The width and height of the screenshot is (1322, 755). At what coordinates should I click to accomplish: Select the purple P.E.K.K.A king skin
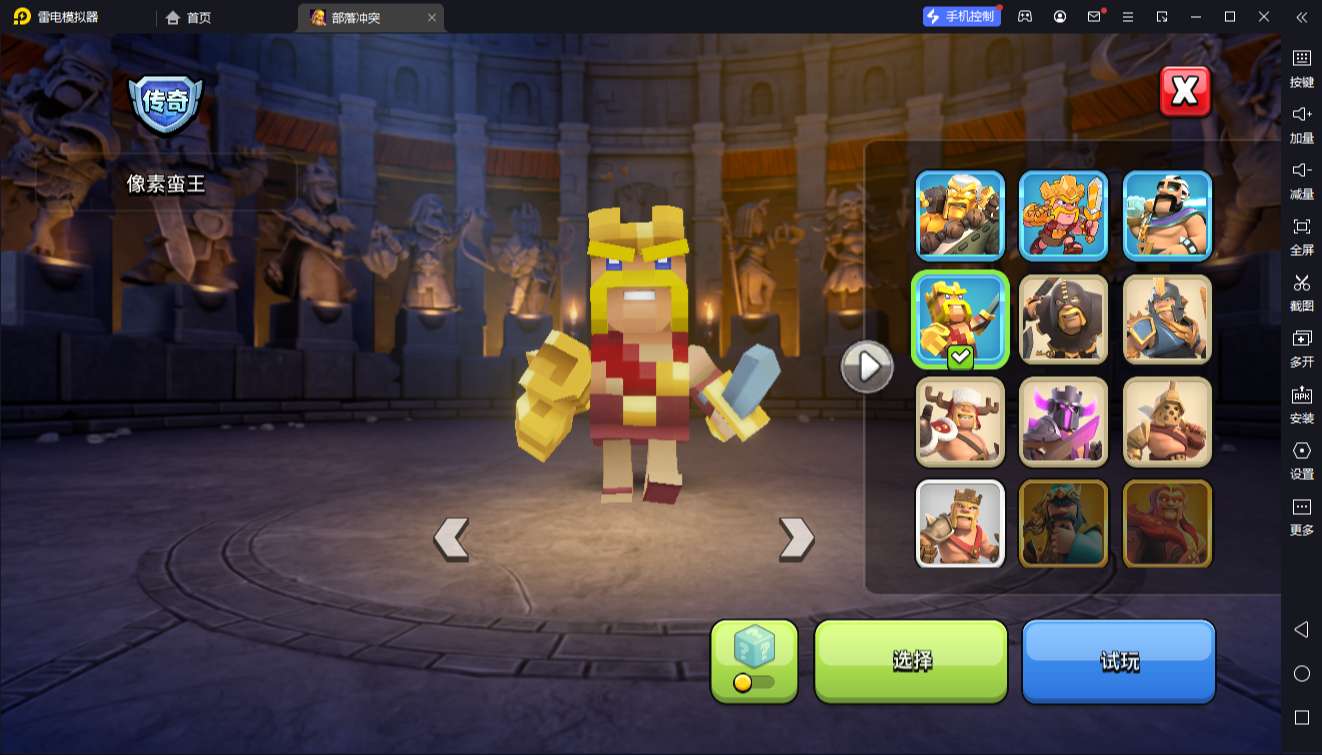[1063, 422]
